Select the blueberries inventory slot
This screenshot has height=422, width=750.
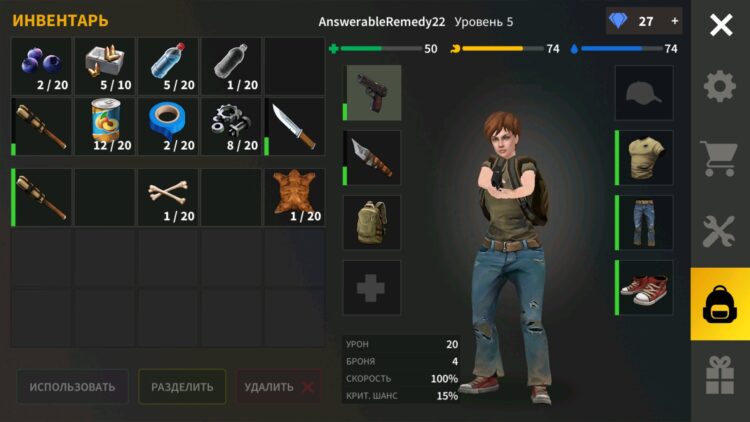click(41, 67)
